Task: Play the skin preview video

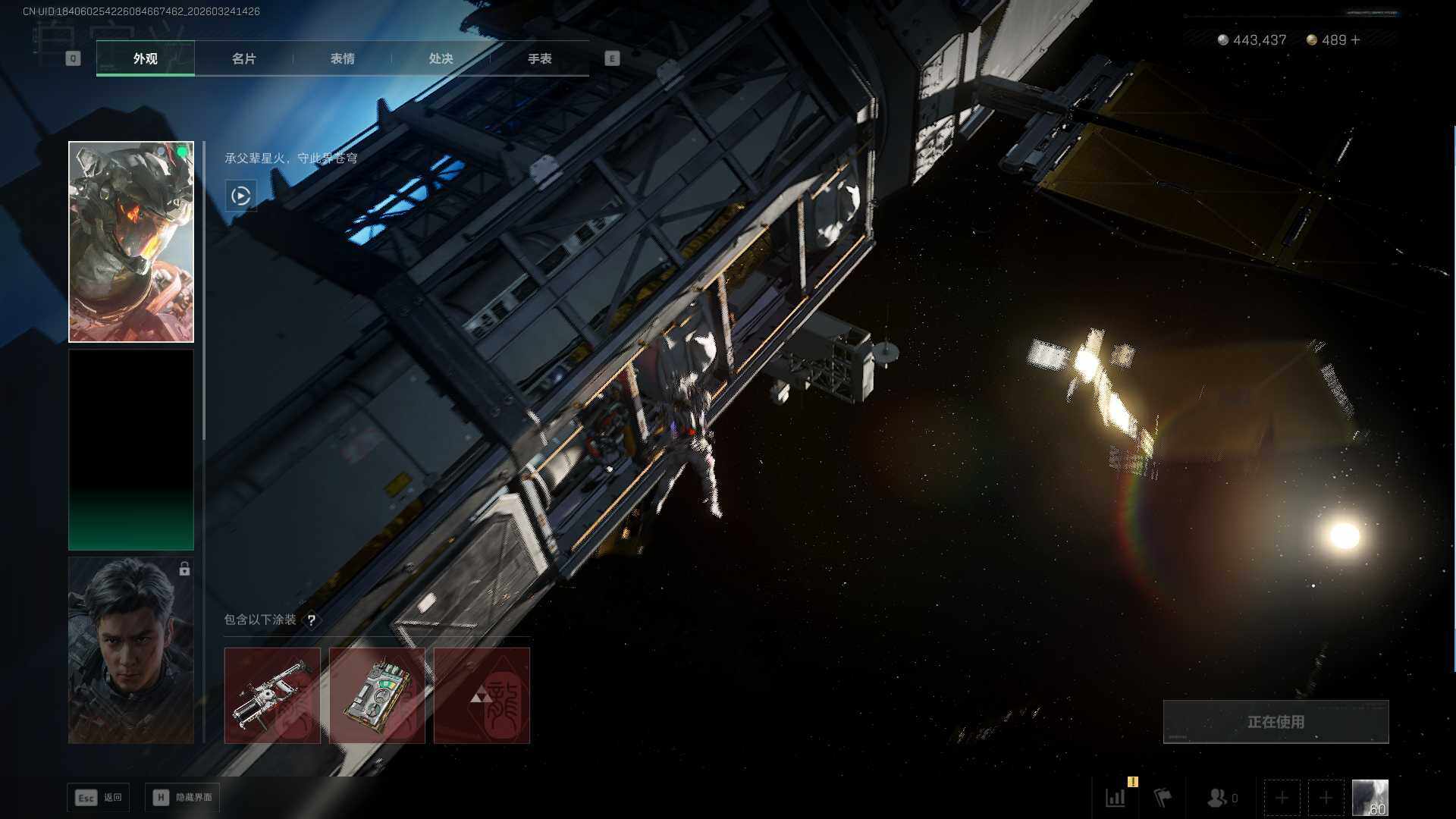Action: click(x=240, y=196)
